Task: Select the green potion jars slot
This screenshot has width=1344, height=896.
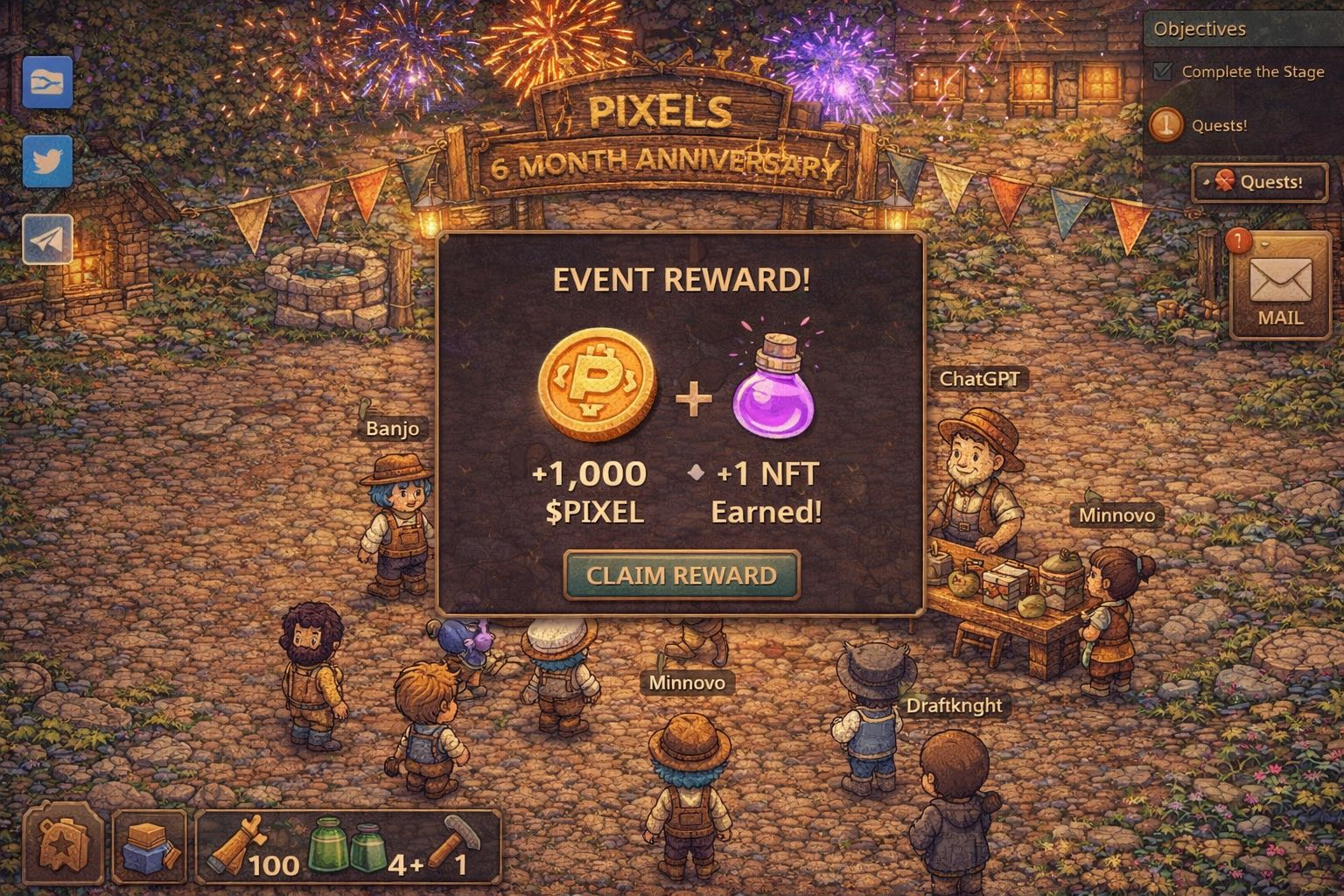Action: tap(347, 847)
